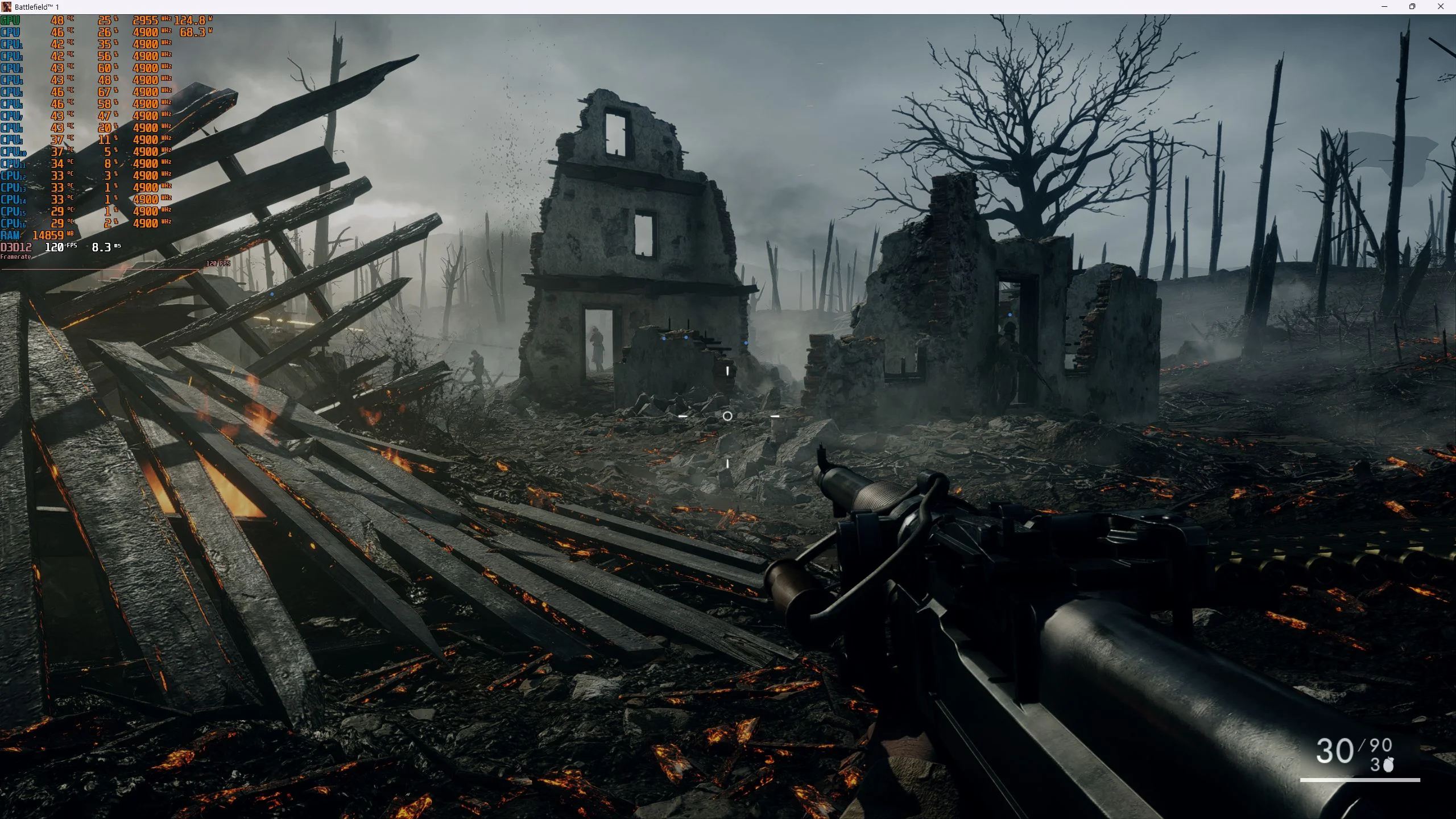The width and height of the screenshot is (1456, 819).
Task: Close the Battlefield 1 window
Action: point(1440,7)
